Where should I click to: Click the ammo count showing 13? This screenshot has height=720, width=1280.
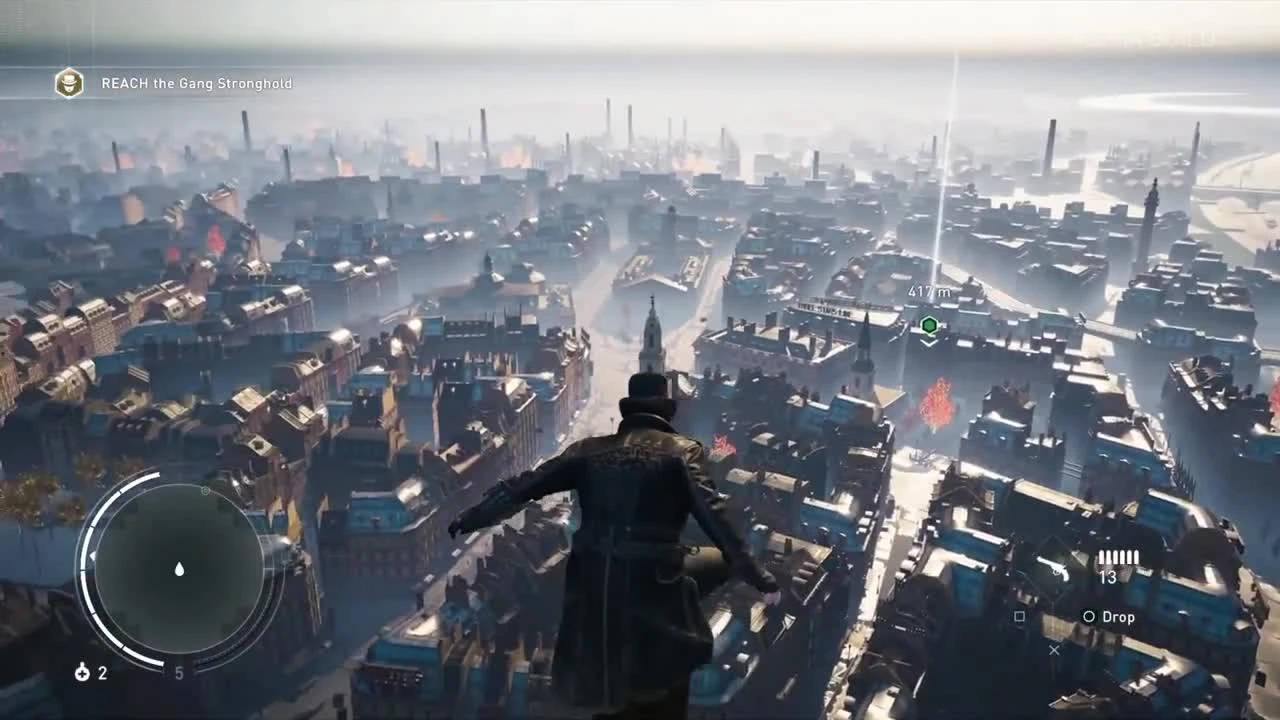point(1108,577)
